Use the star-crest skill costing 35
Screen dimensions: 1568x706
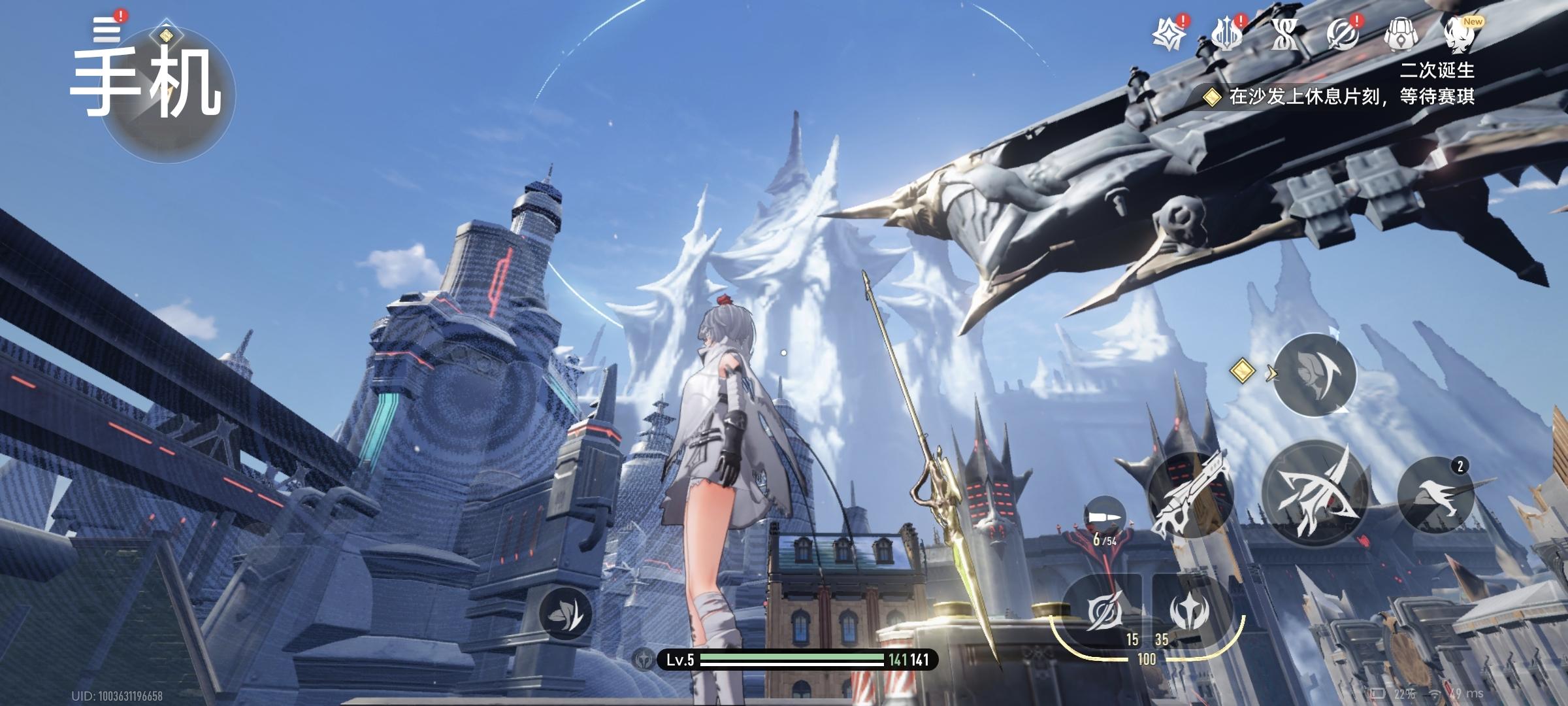tap(1189, 613)
